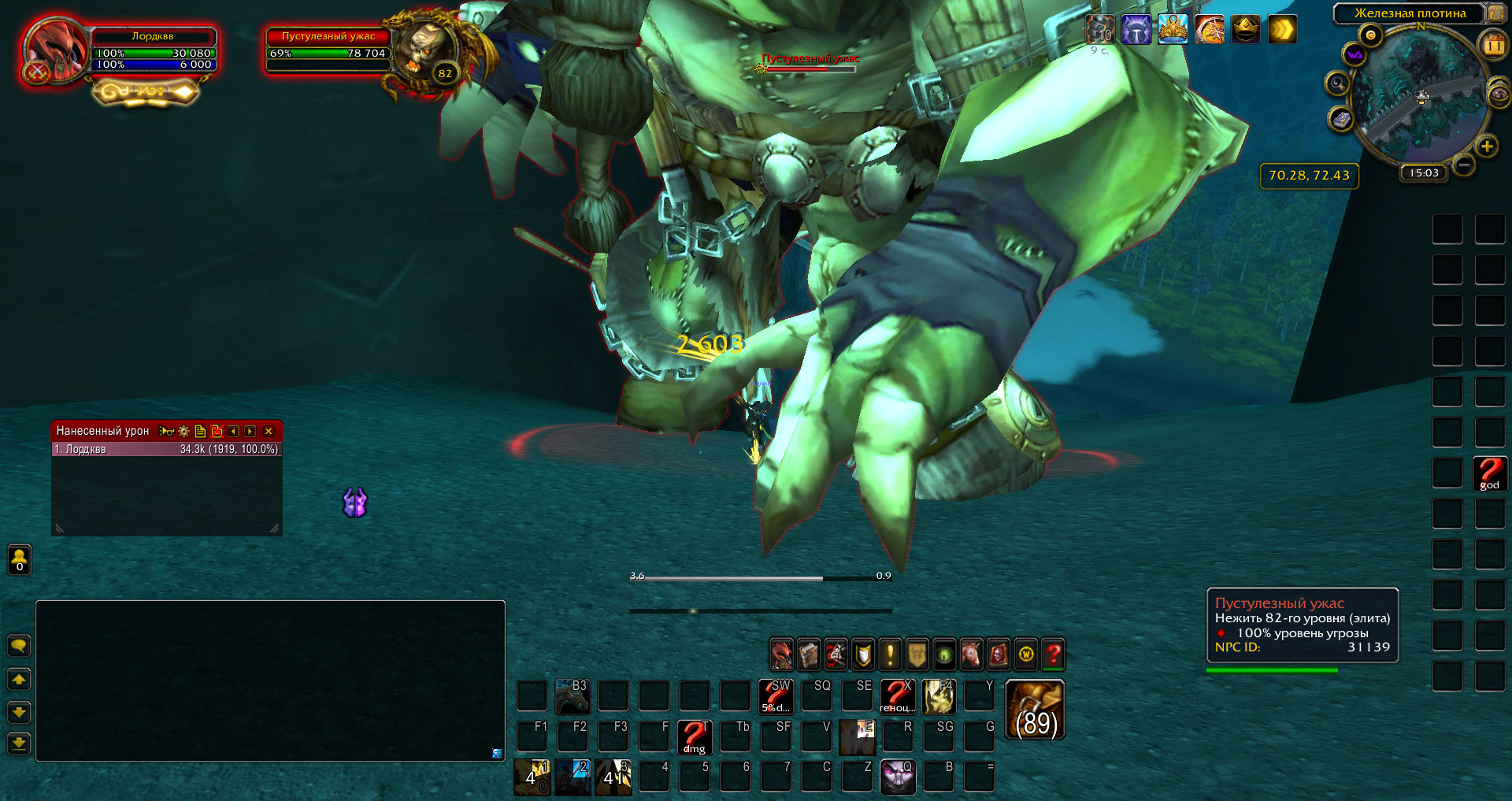
Task: Open the quest log exclamation button
Action: click(890, 655)
